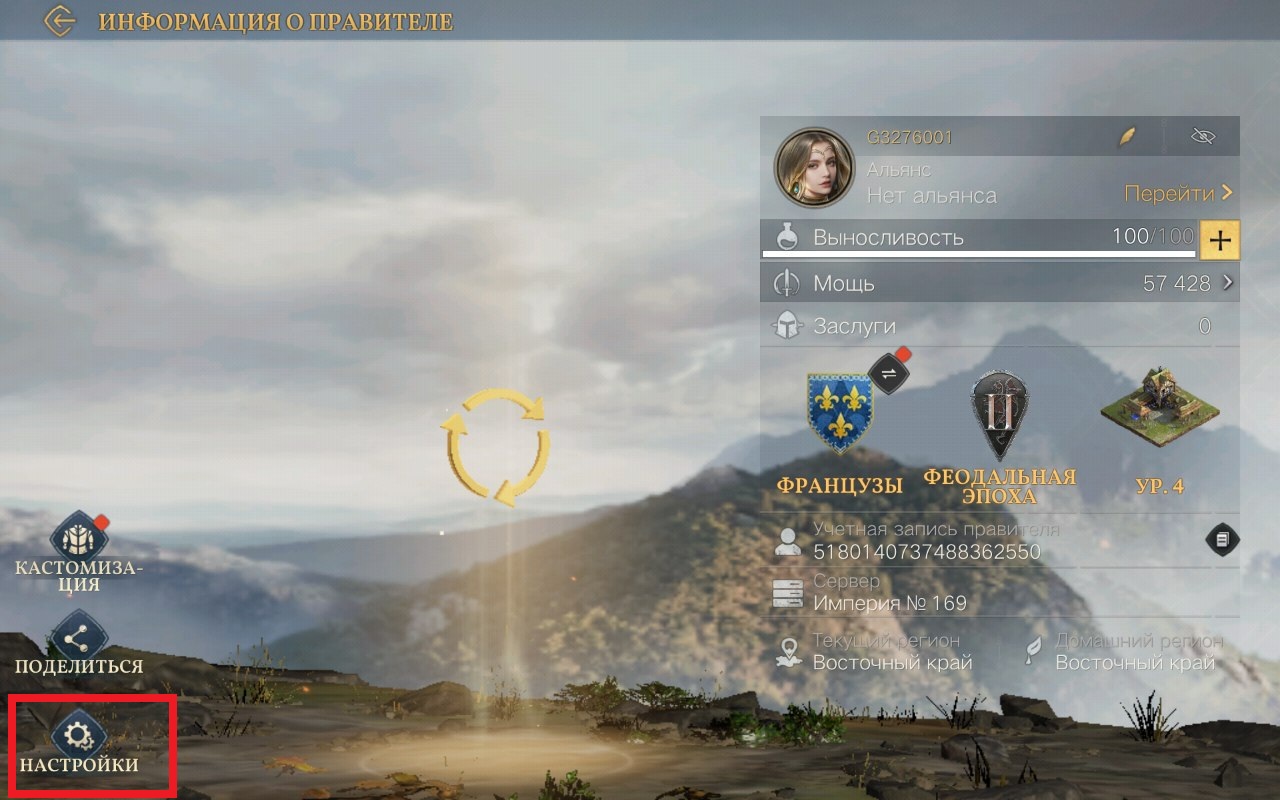Follow the Перейти alliance link
Viewport: 1280px width, 800px height.
(x=1178, y=193)
